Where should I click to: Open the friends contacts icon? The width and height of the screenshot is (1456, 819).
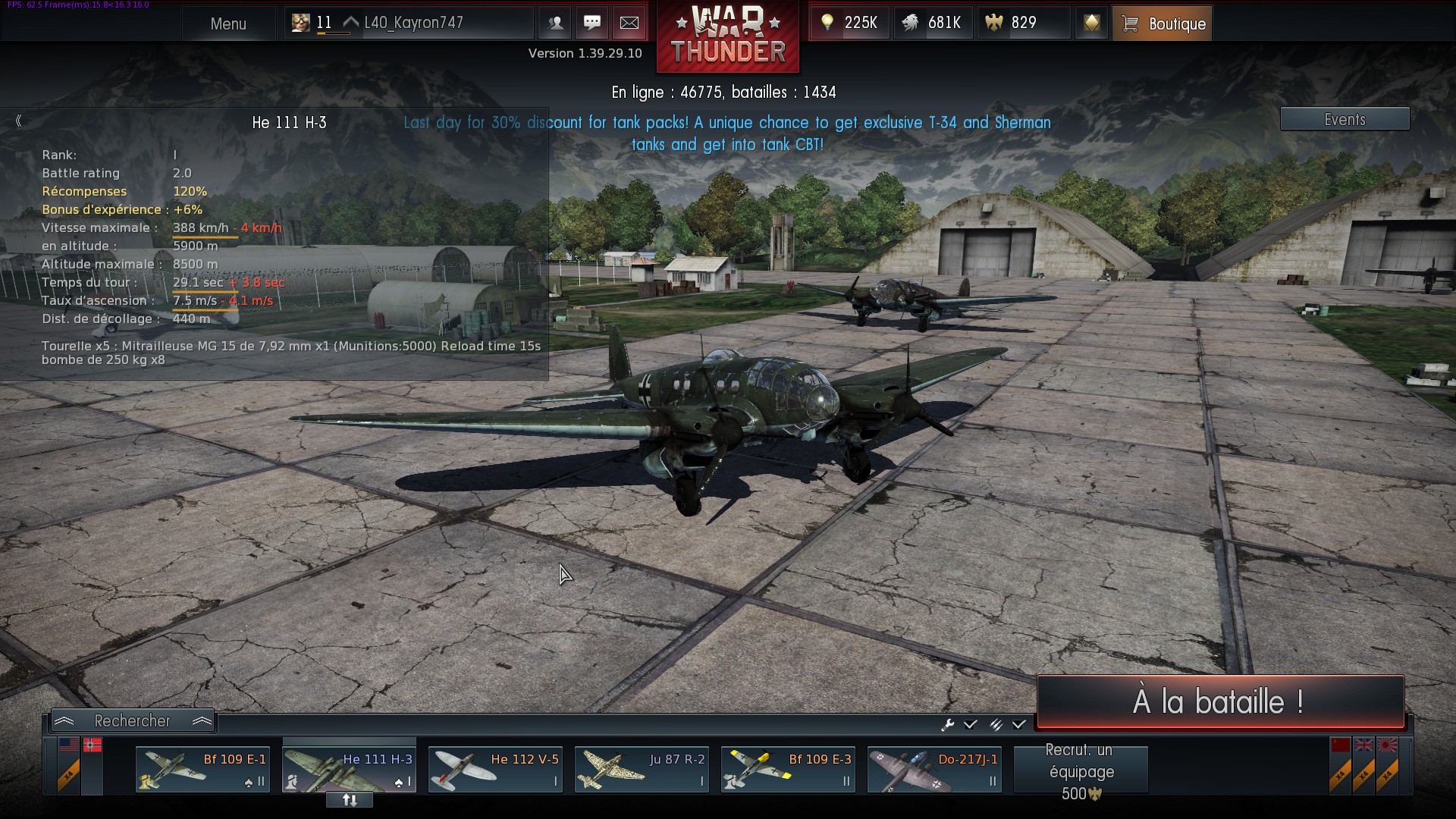coord(555,23)
